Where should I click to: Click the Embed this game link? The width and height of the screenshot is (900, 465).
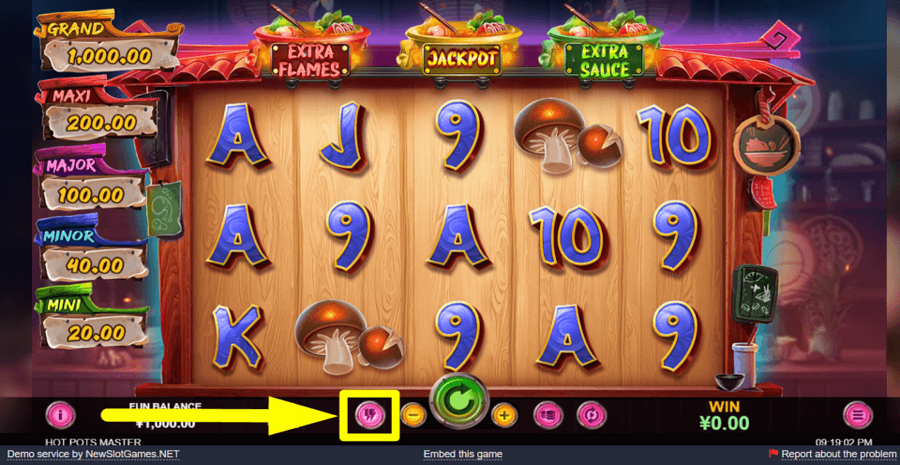pos(462,455)
